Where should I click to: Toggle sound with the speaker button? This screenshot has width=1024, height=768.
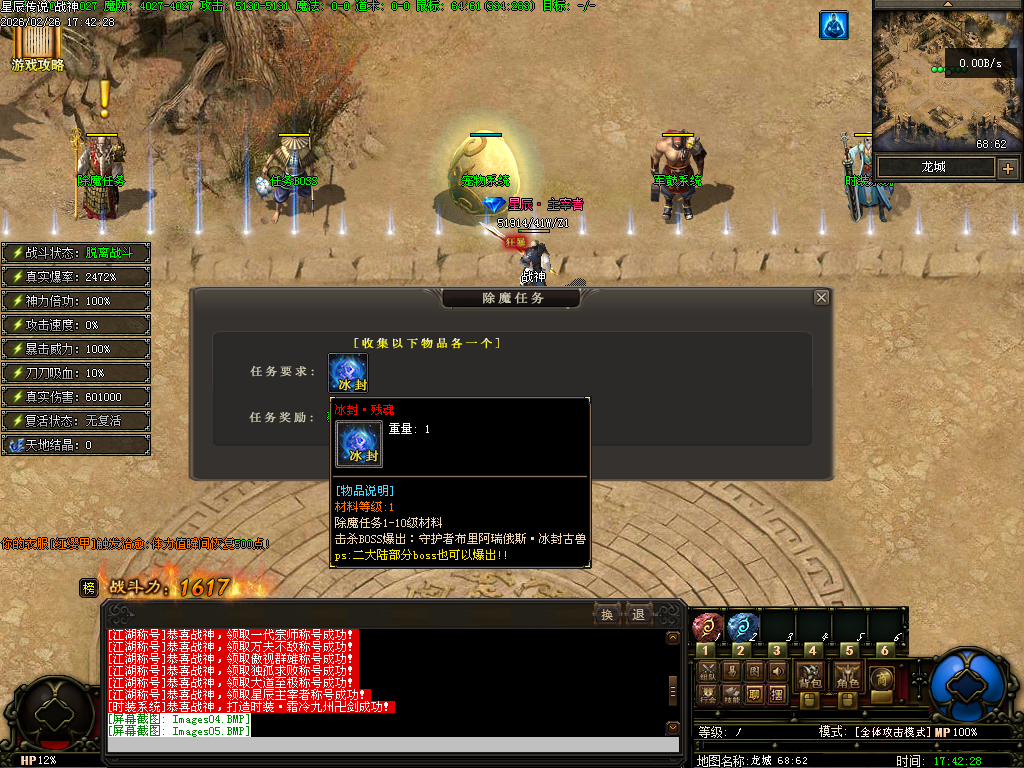pyautogui.click(x=777, y=670)
